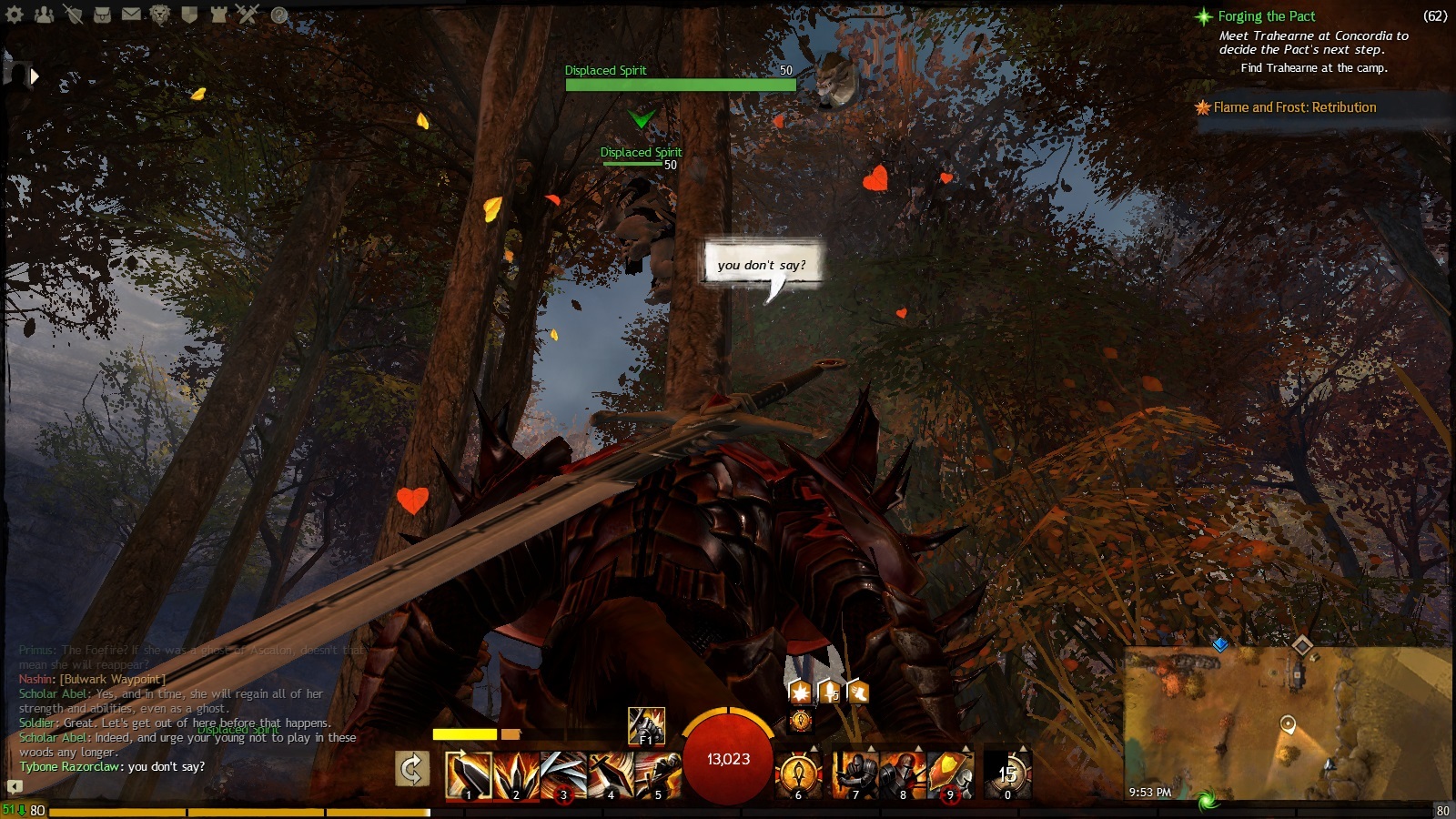
Task: Open the Black Lion trading post icon
Action: click(x=160, y=15)
